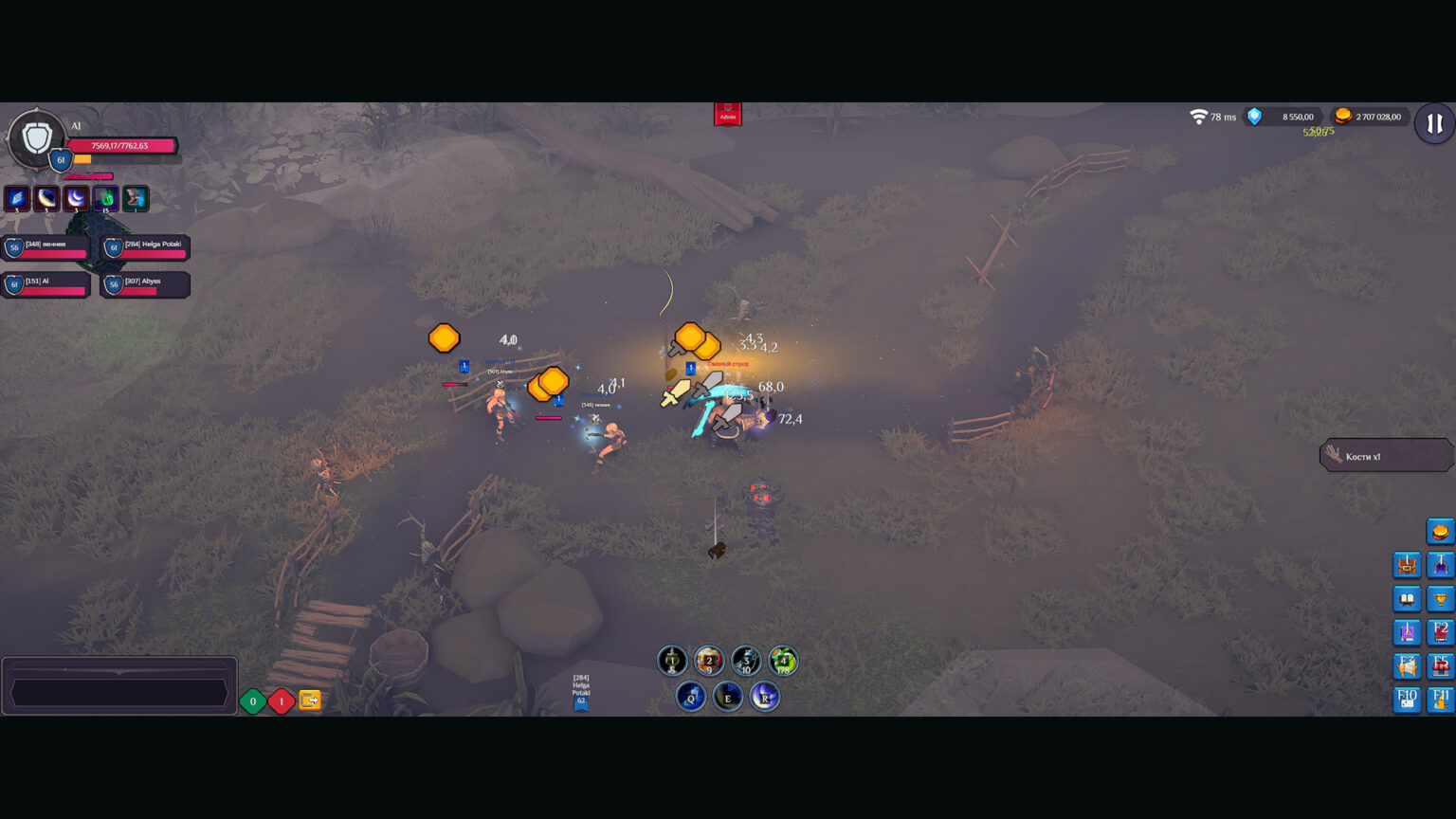Open the F10 menu icon

[1407, 701]
